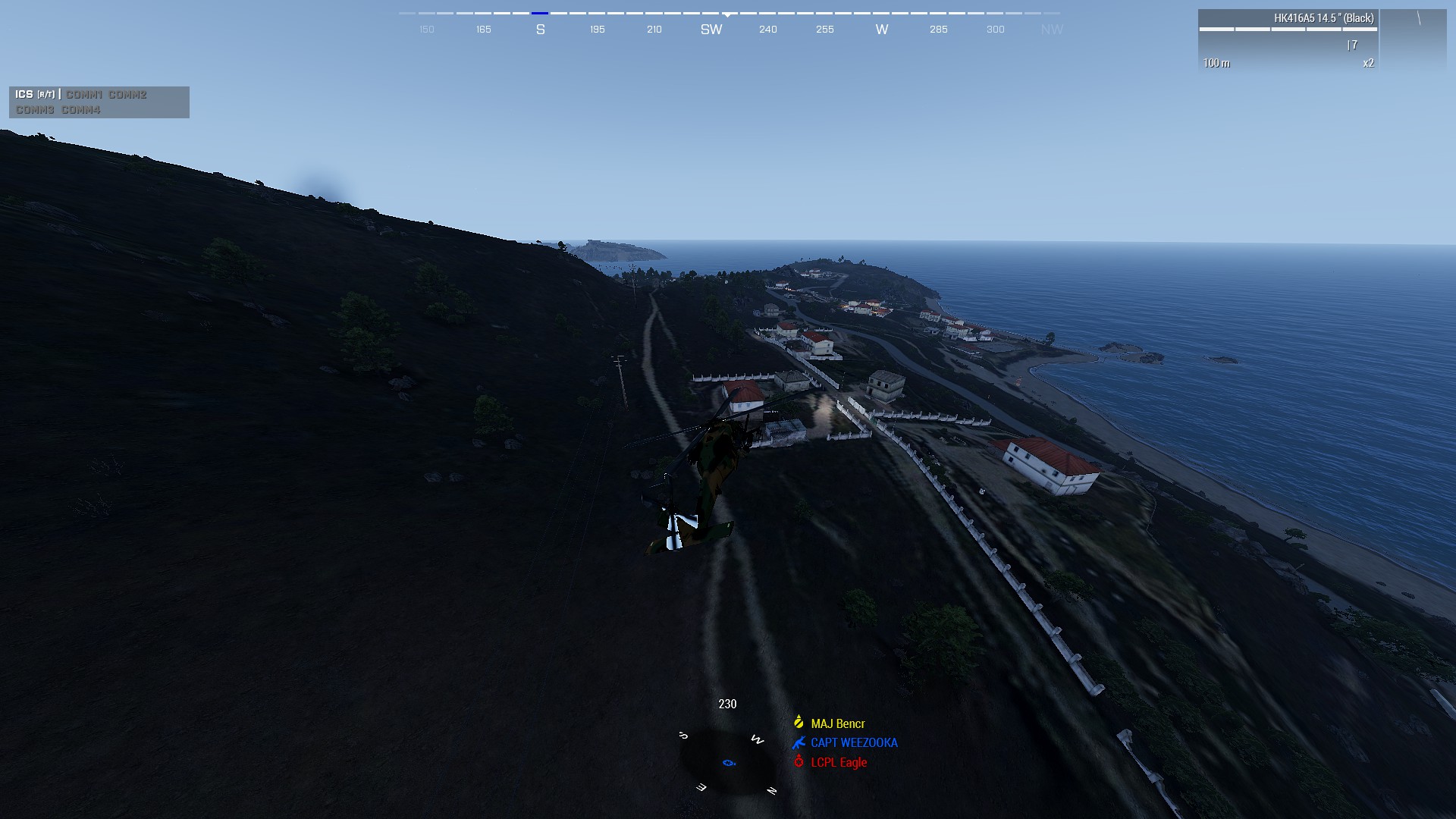The width and height of the screenshot is (1456, 819).
Task: Click the SW heading on the compass strip
Action: [711, 30]
